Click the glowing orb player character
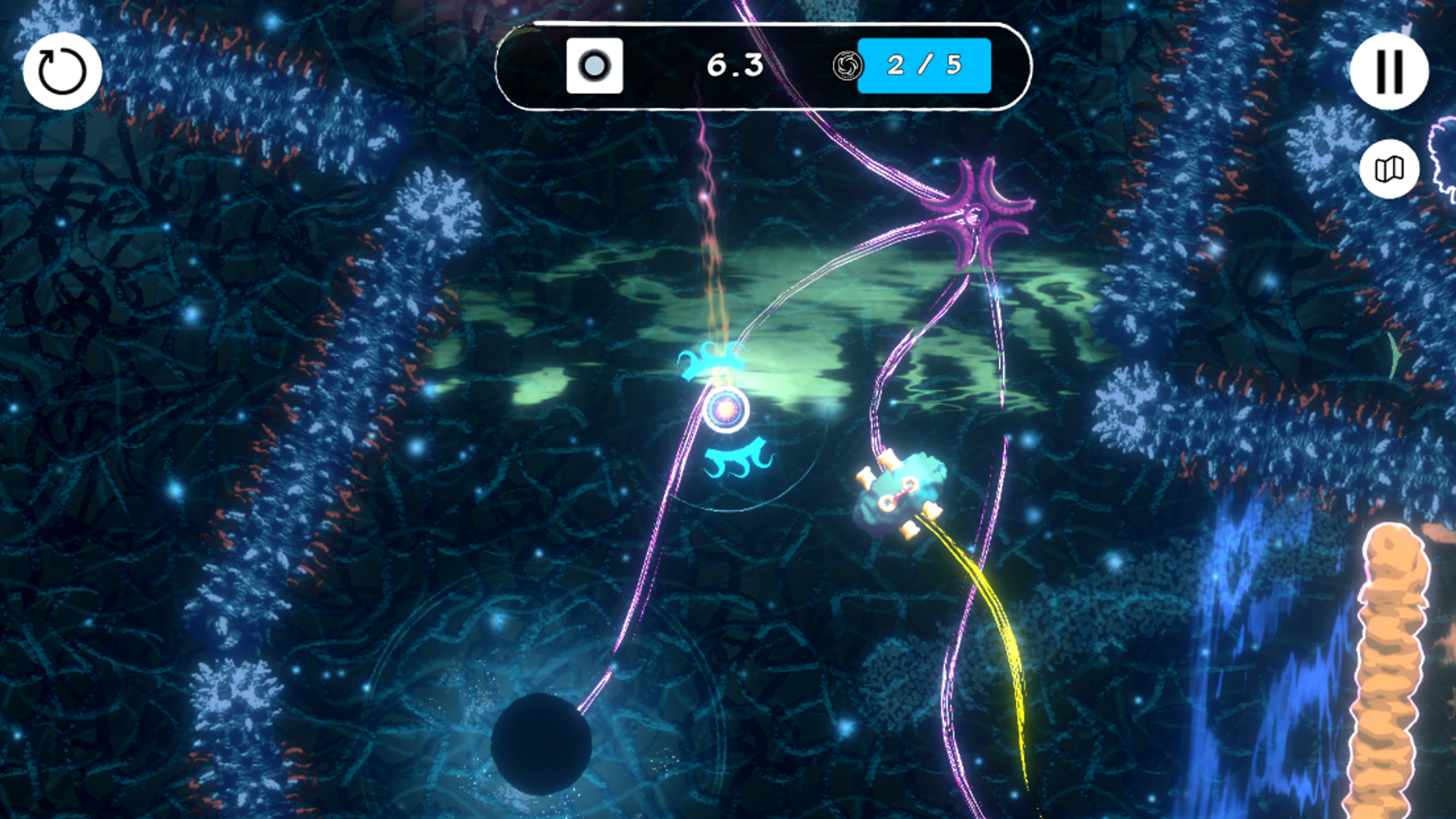The image size is (1456, 819). click(x=729, y=410)
